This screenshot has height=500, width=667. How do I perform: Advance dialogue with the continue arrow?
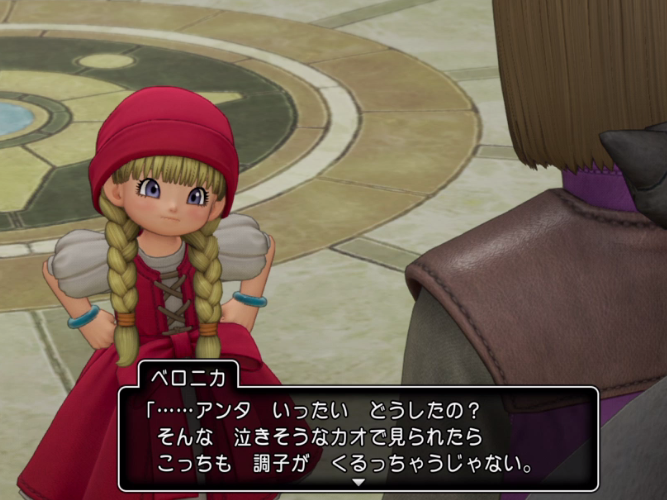coord(358,482)
